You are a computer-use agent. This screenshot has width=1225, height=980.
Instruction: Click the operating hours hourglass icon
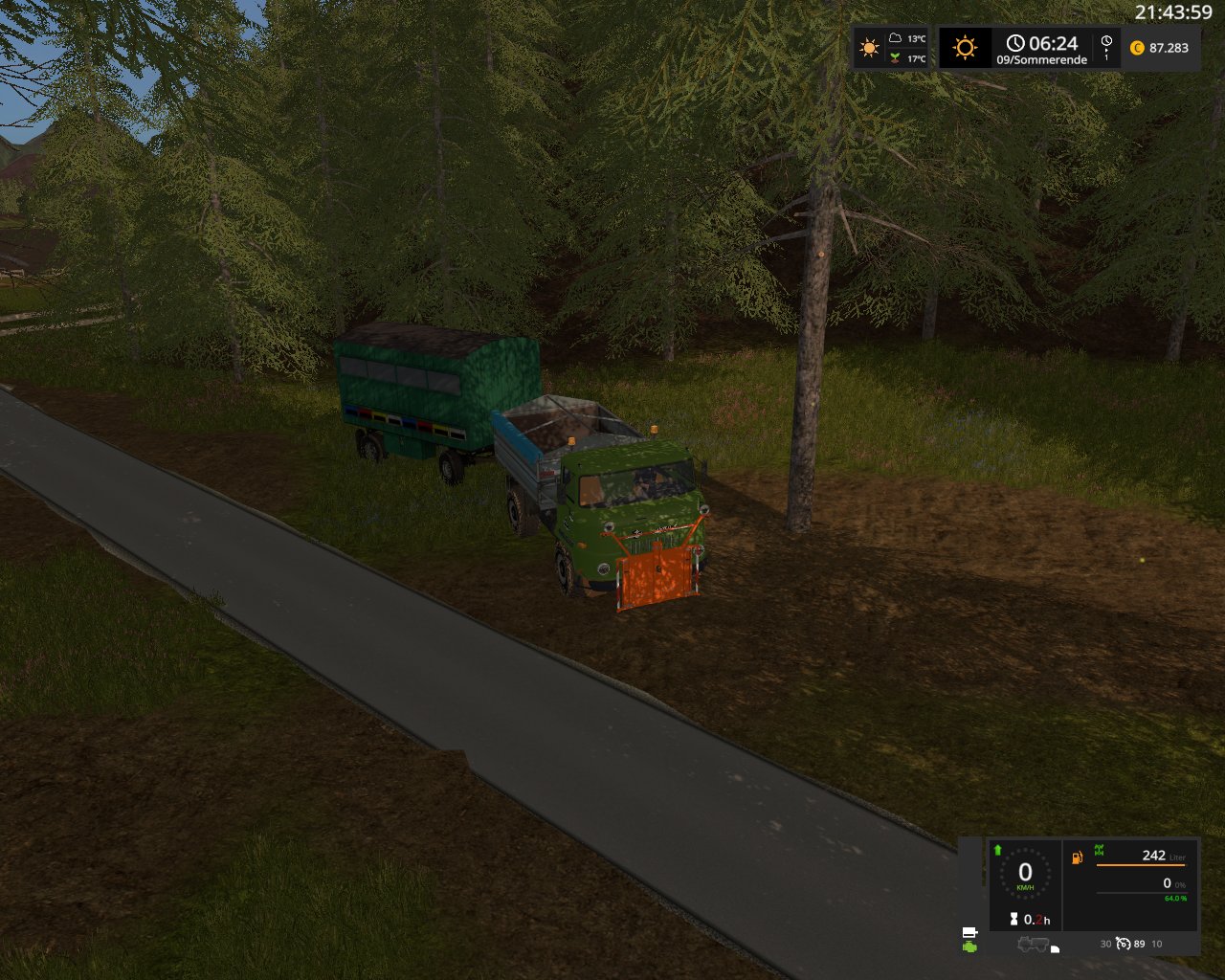(x=1013, y=919)
